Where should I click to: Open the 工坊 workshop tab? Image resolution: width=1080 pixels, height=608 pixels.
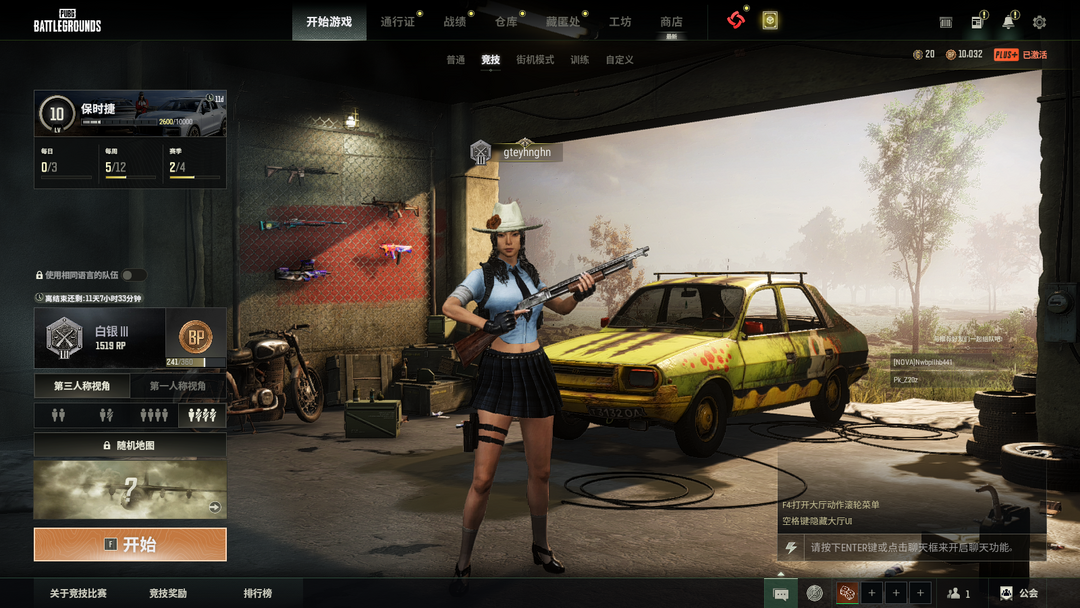coord(620,22)
